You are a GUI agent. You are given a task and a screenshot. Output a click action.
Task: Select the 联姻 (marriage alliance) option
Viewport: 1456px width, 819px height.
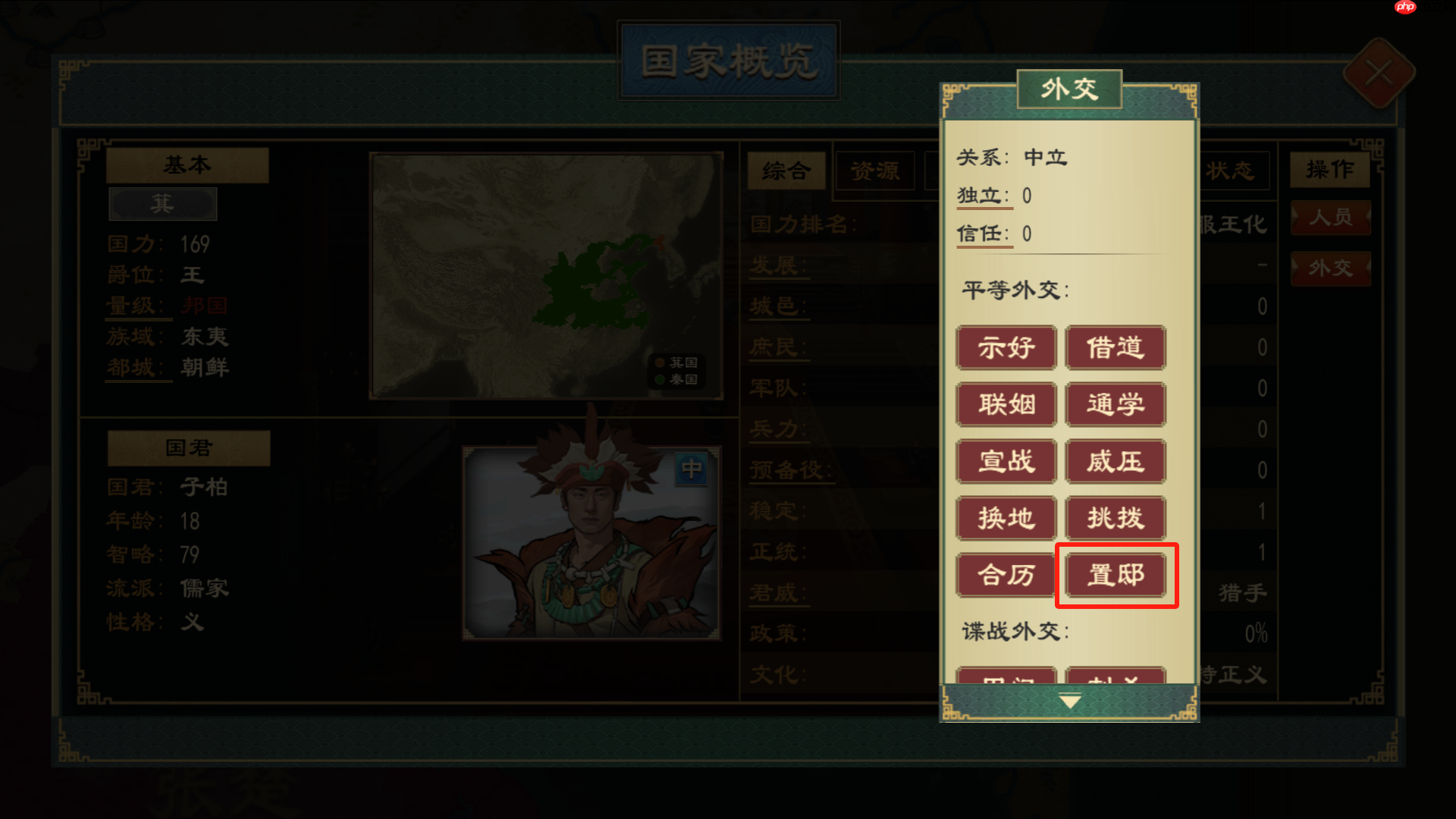click(x=1006, y=404)
